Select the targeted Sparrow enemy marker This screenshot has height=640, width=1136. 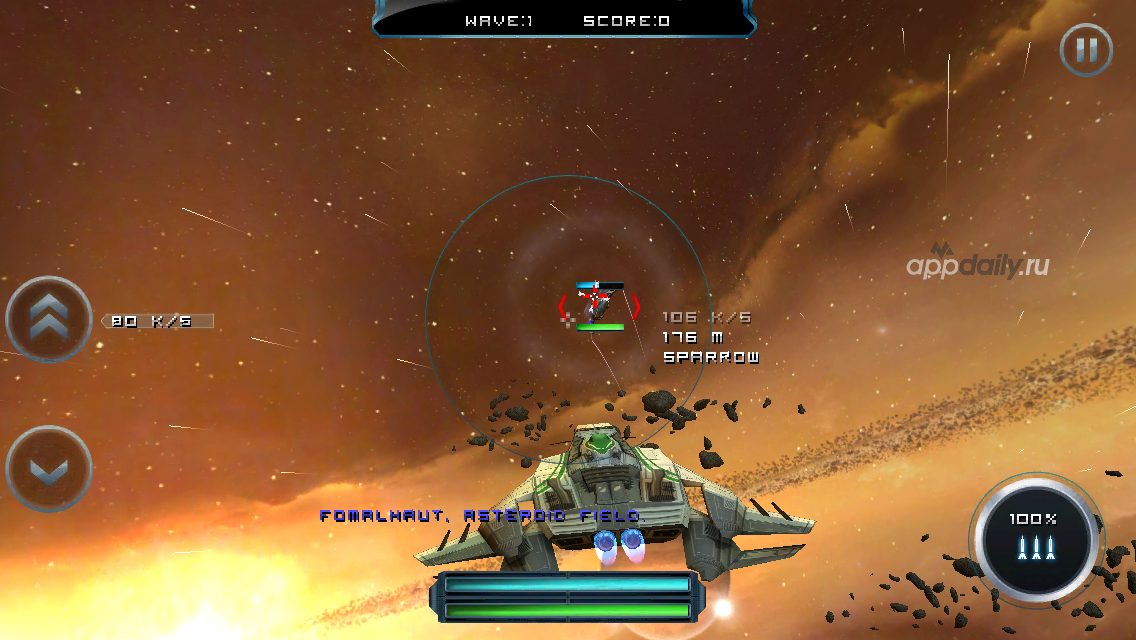coord(599,304)
